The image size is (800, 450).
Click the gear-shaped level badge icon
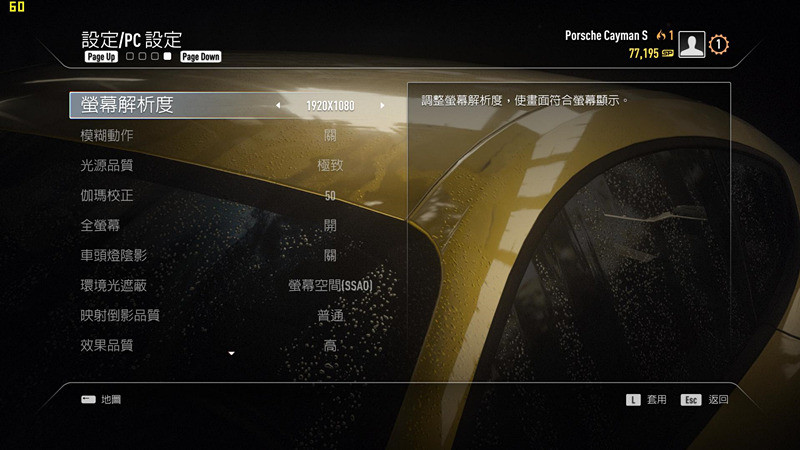[x=720, y=45]
